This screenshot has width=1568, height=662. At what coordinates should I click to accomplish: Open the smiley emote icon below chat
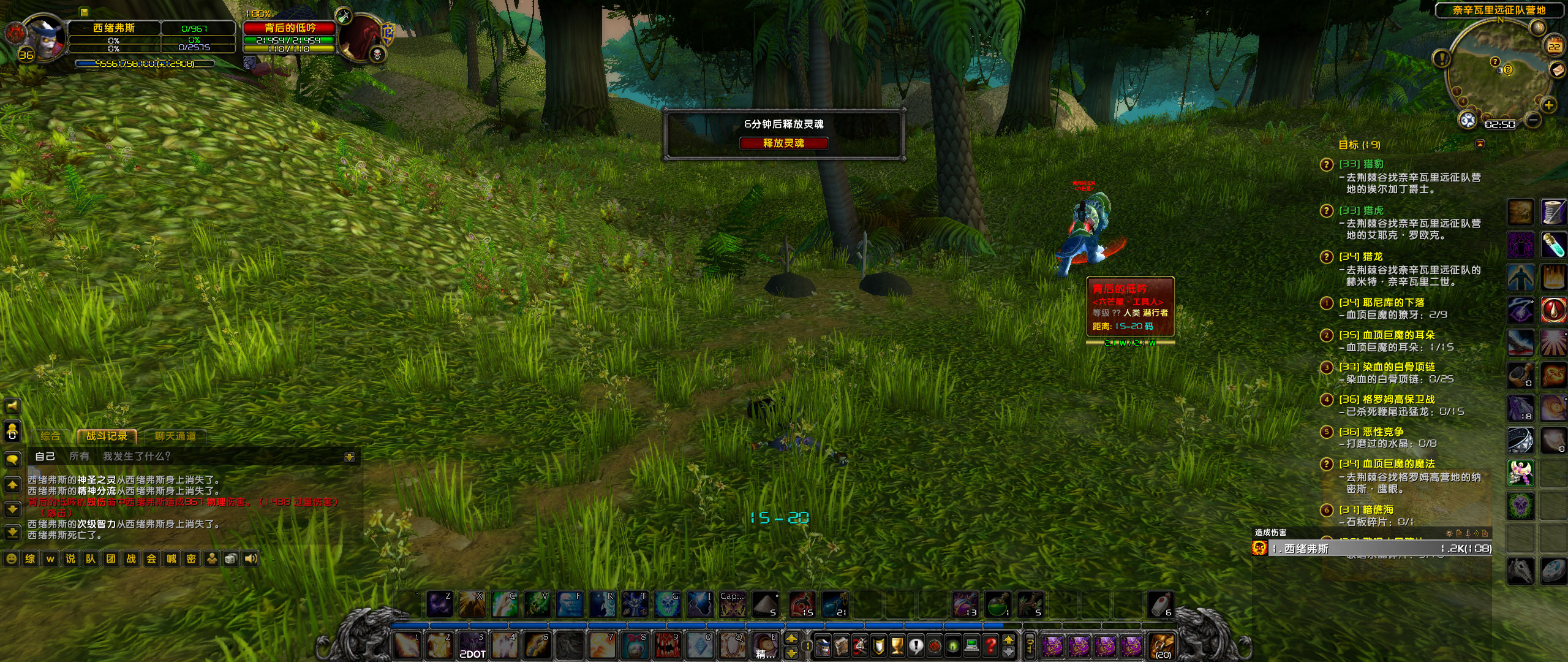[11, 559]
